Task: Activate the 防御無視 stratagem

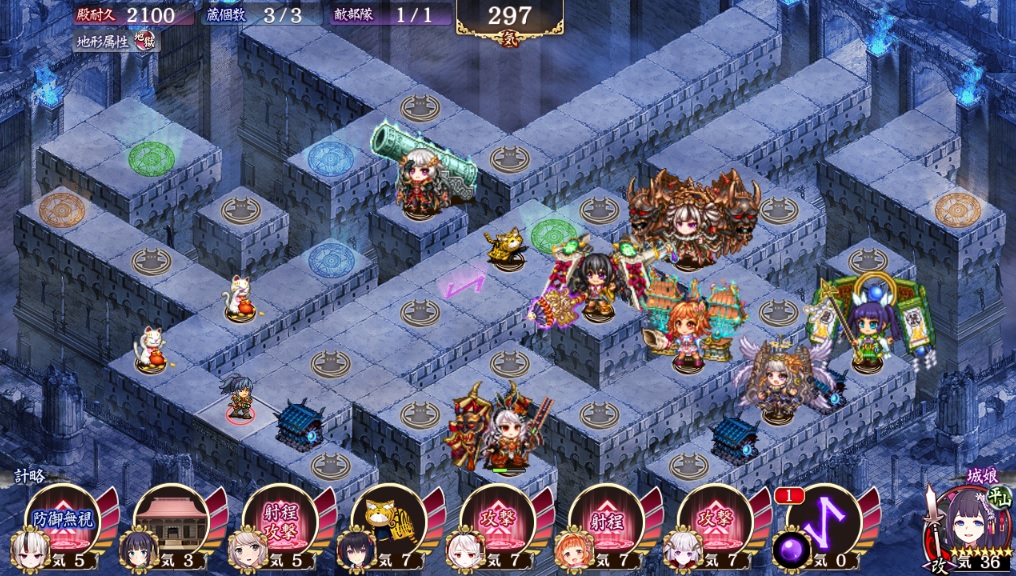Action: click(x=62, y=521)
